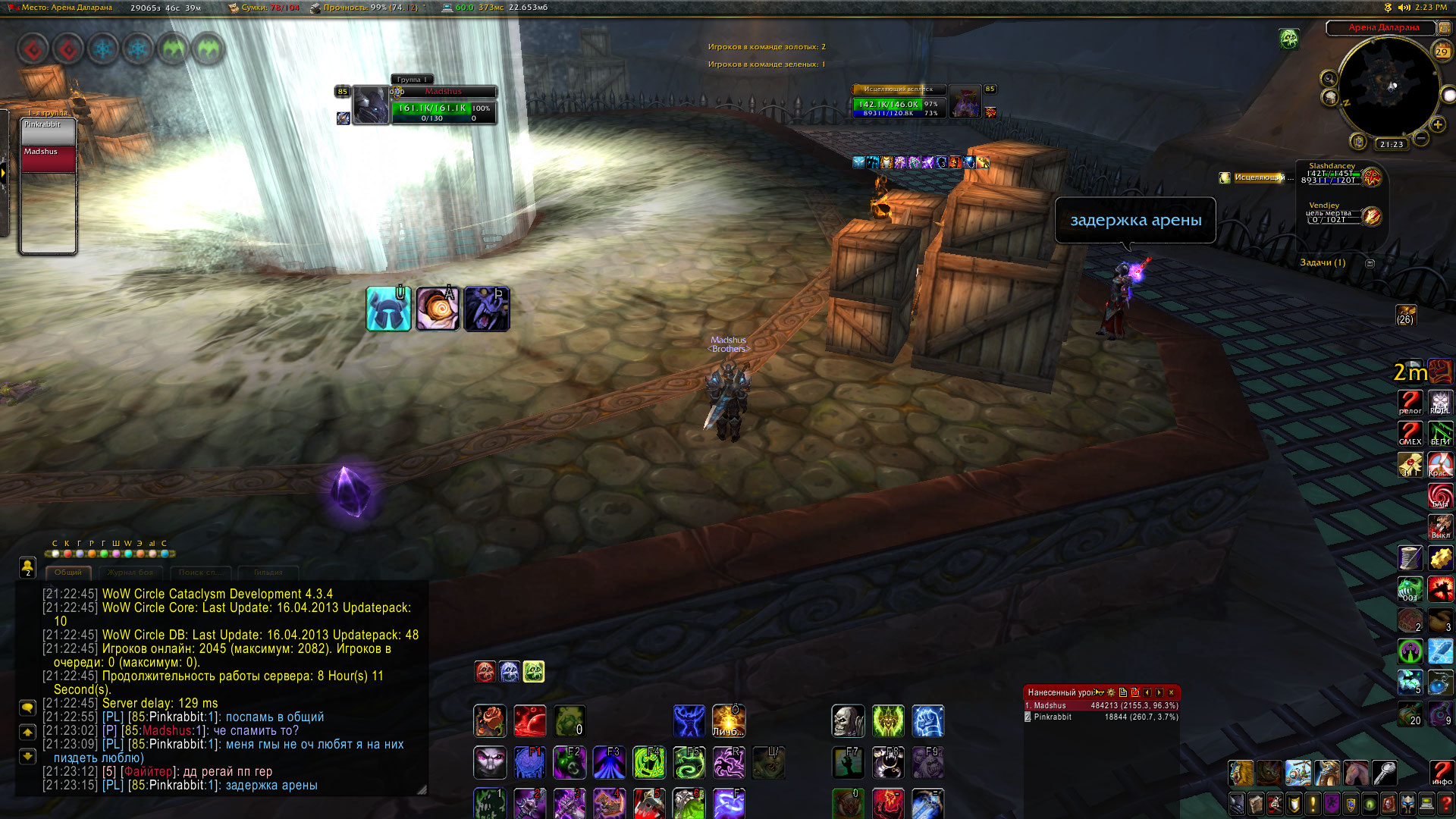
Task: Use the green Anti-Magic Zone rune circle ability
Action: click(x=648, y=762)
